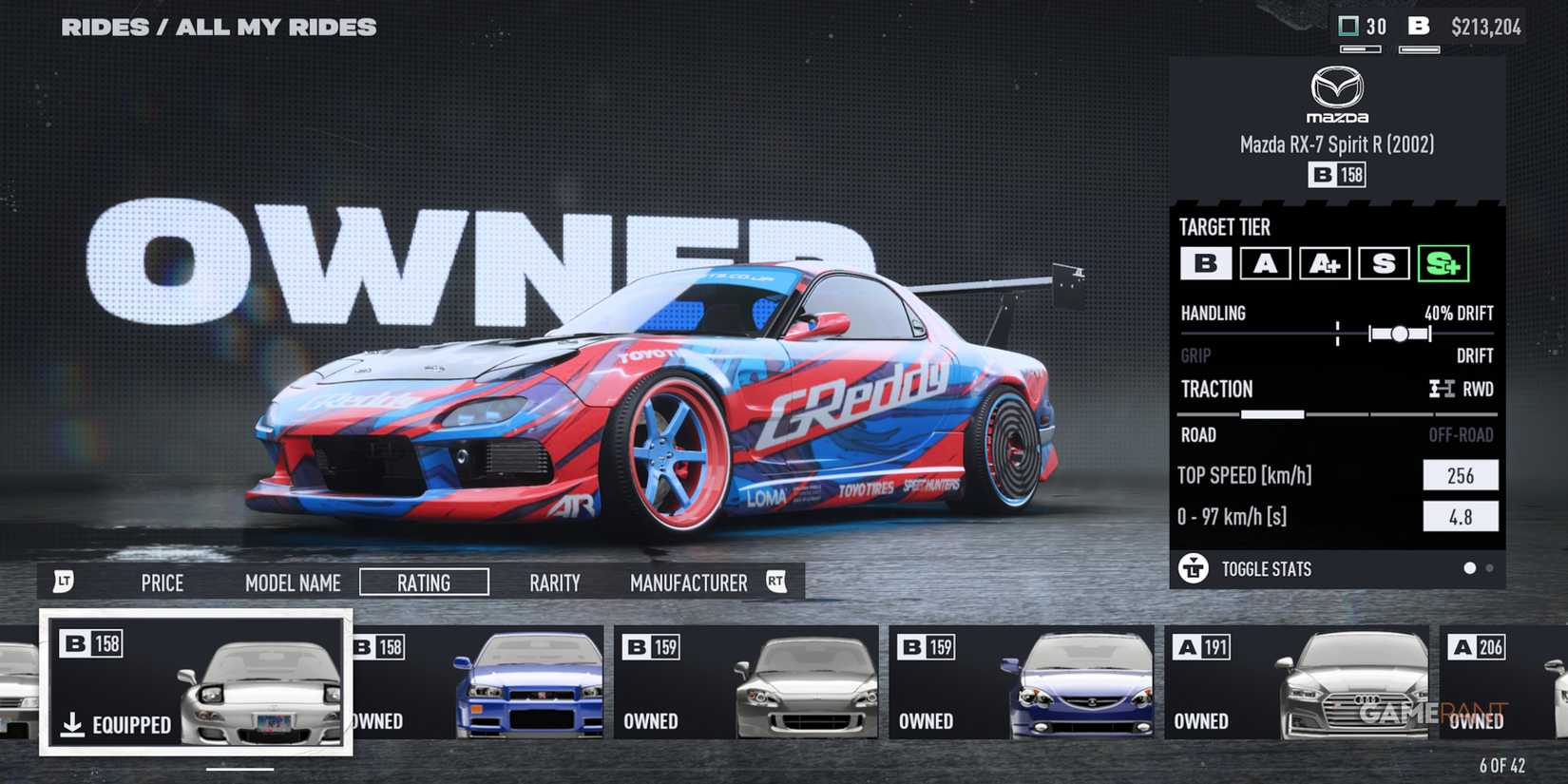The height and width of the screenshot is (784, 1568).
Task: Open the RIDES / ALL MY RIDES breadcrumb
Action: click(x=219, y=27)
